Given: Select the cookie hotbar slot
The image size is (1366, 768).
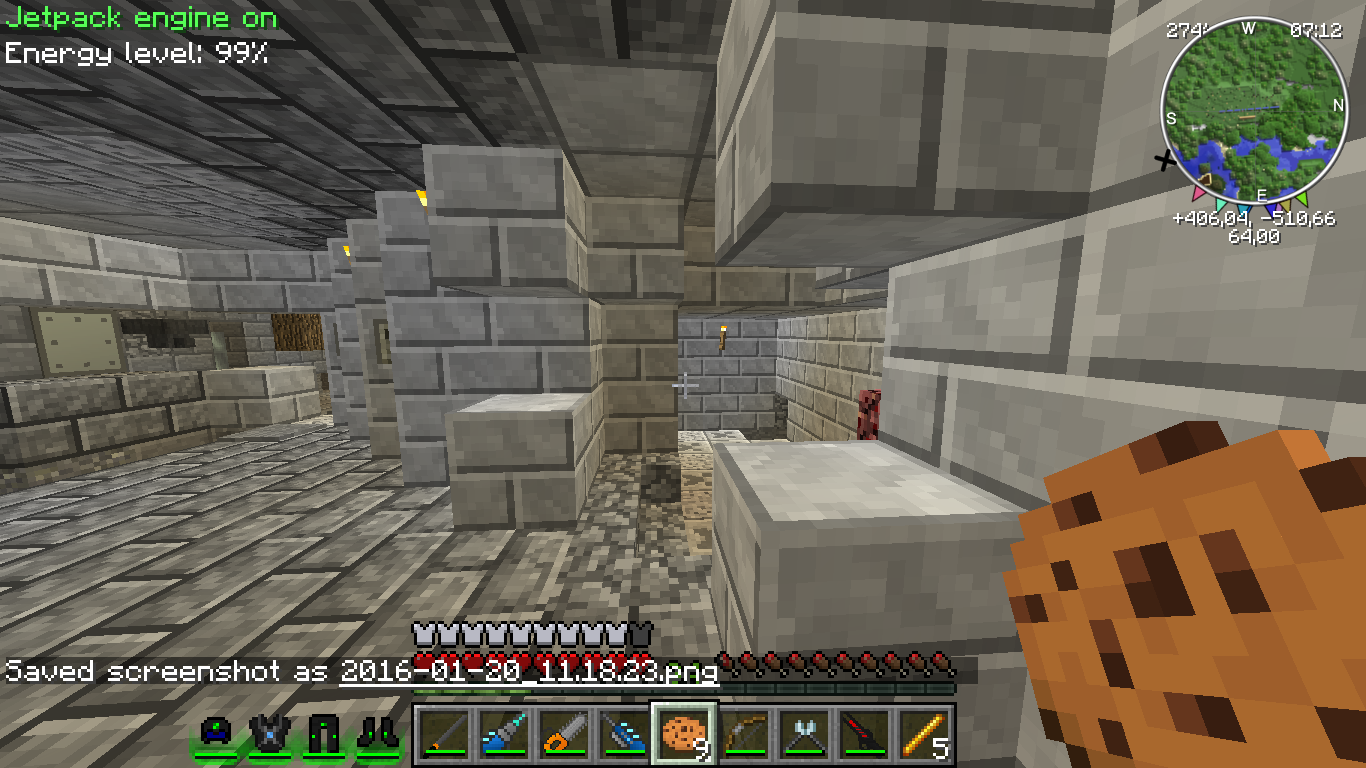Looking at the screenshot, I should pos(684,733).
